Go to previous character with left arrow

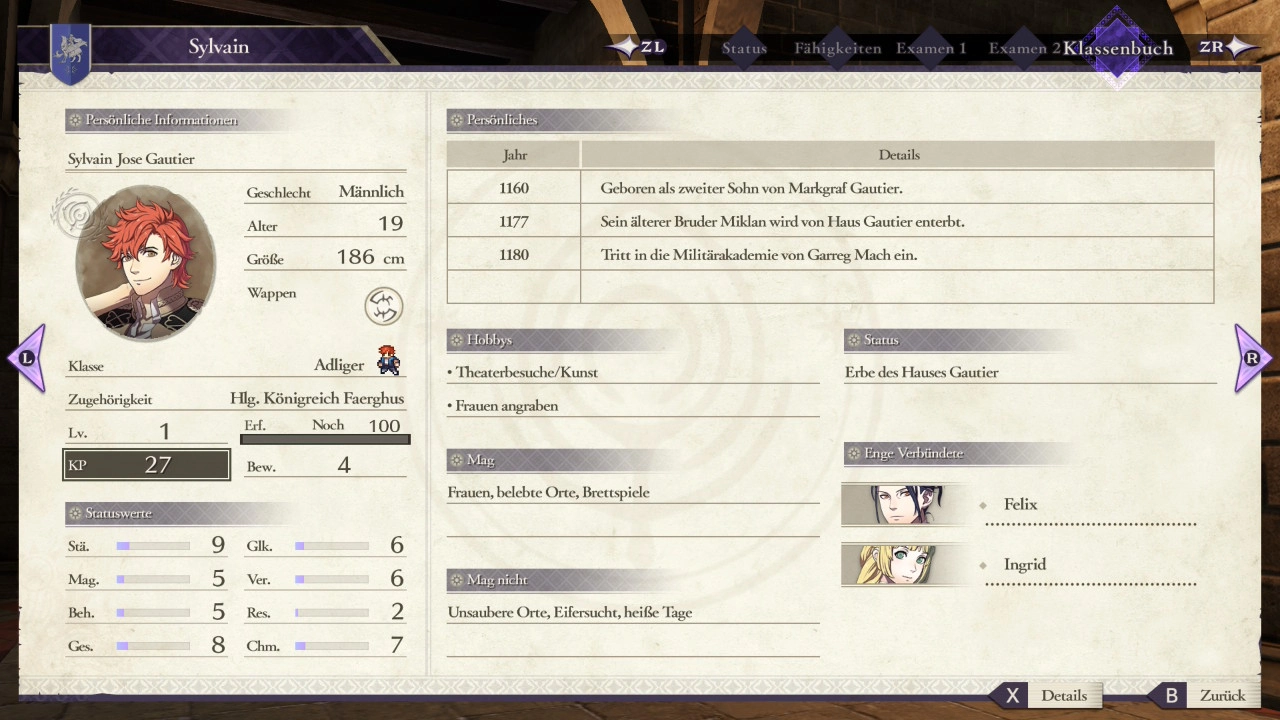click(26, 358)
